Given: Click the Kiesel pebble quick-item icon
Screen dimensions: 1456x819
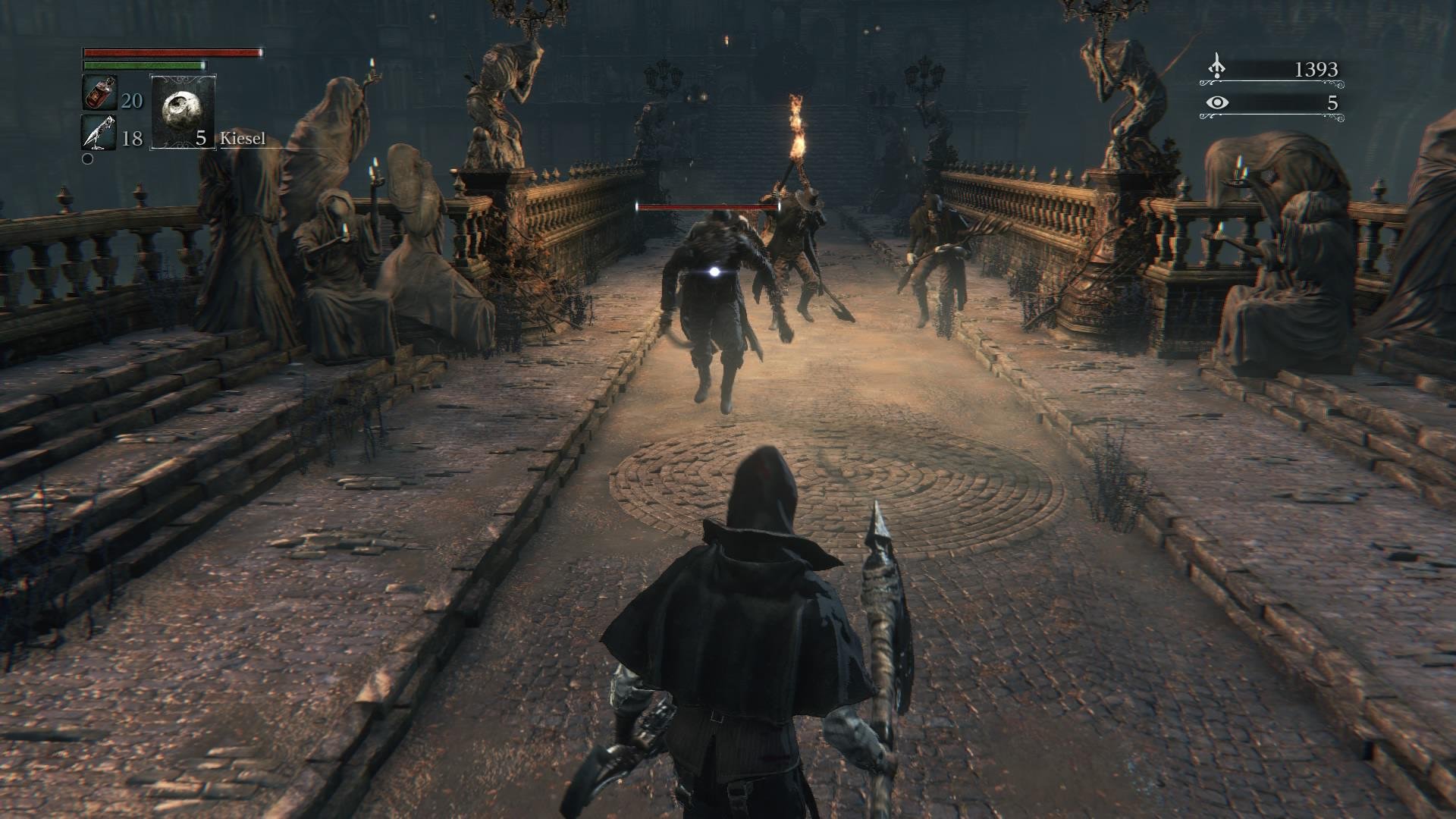Looking at the screenshot, I should [182, 112].
